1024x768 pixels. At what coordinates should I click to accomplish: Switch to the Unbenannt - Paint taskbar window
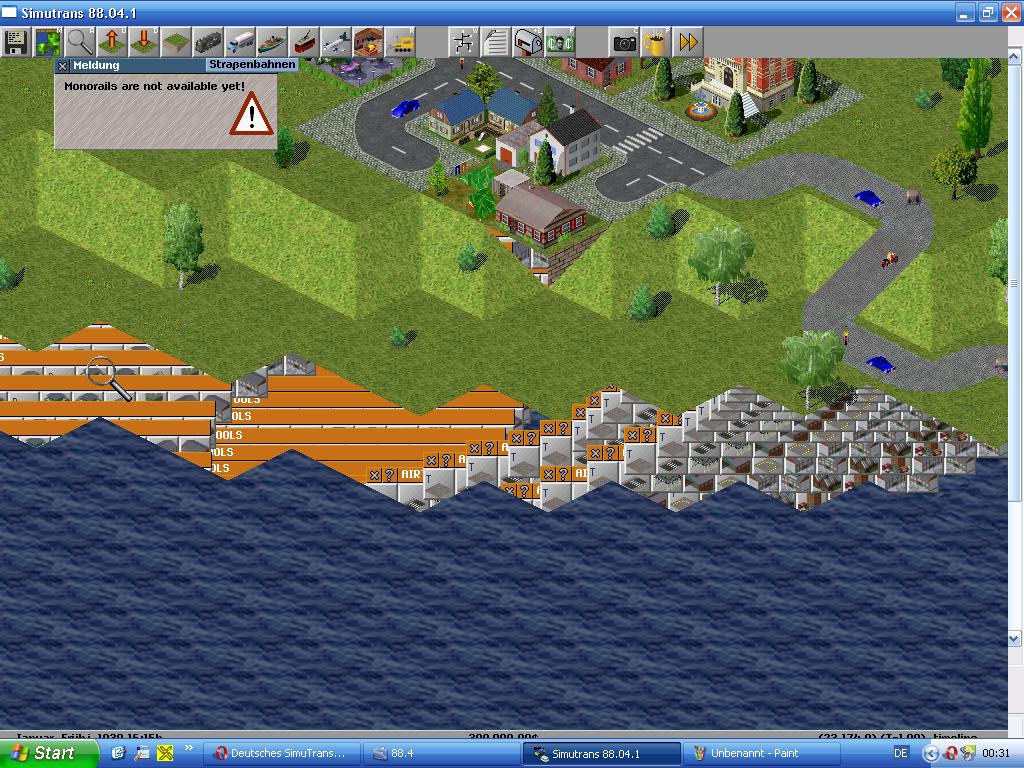[753, 753]
